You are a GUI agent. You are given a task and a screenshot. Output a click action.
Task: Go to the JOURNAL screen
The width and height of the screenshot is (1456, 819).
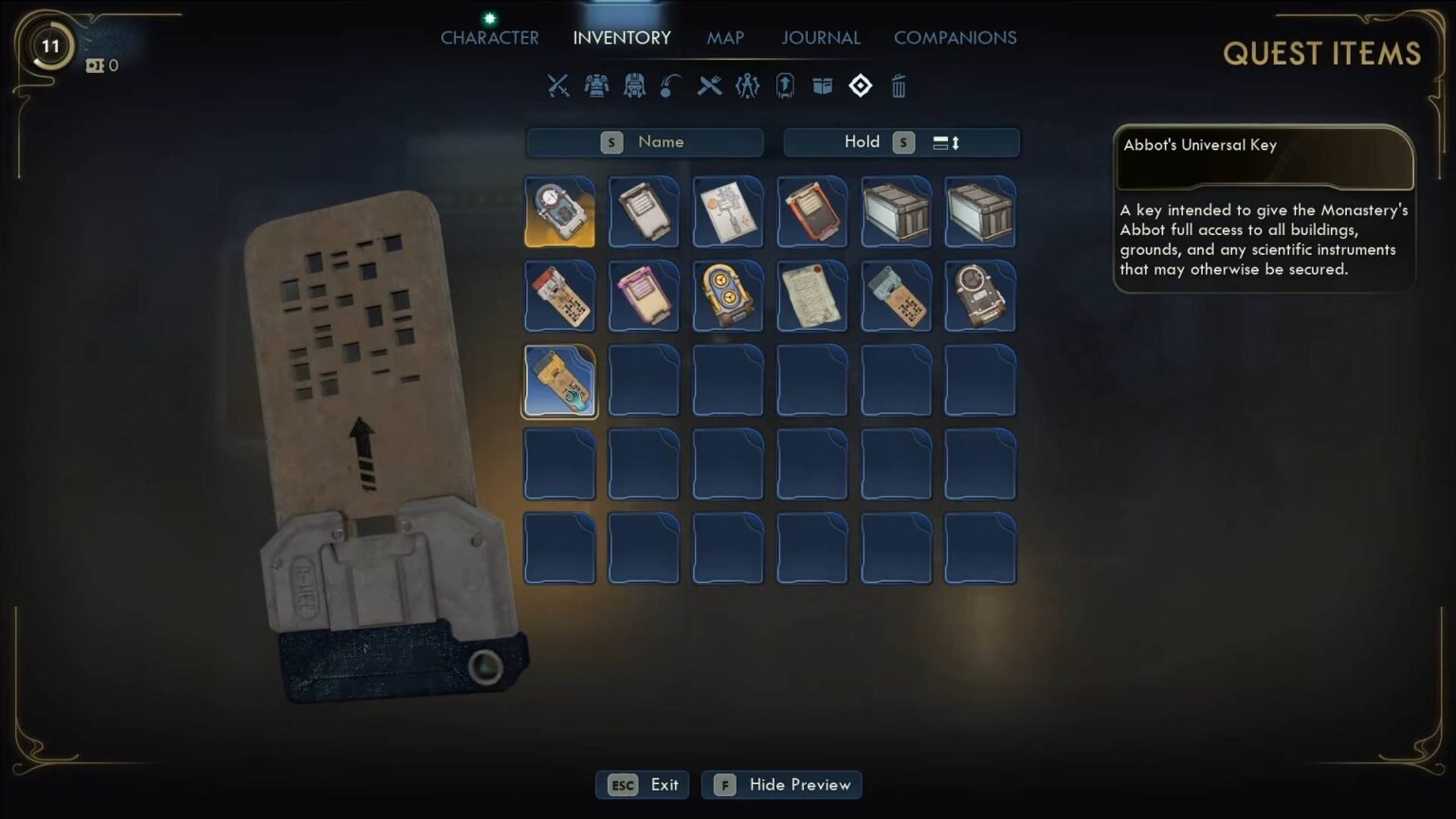[x=821, y=38]
